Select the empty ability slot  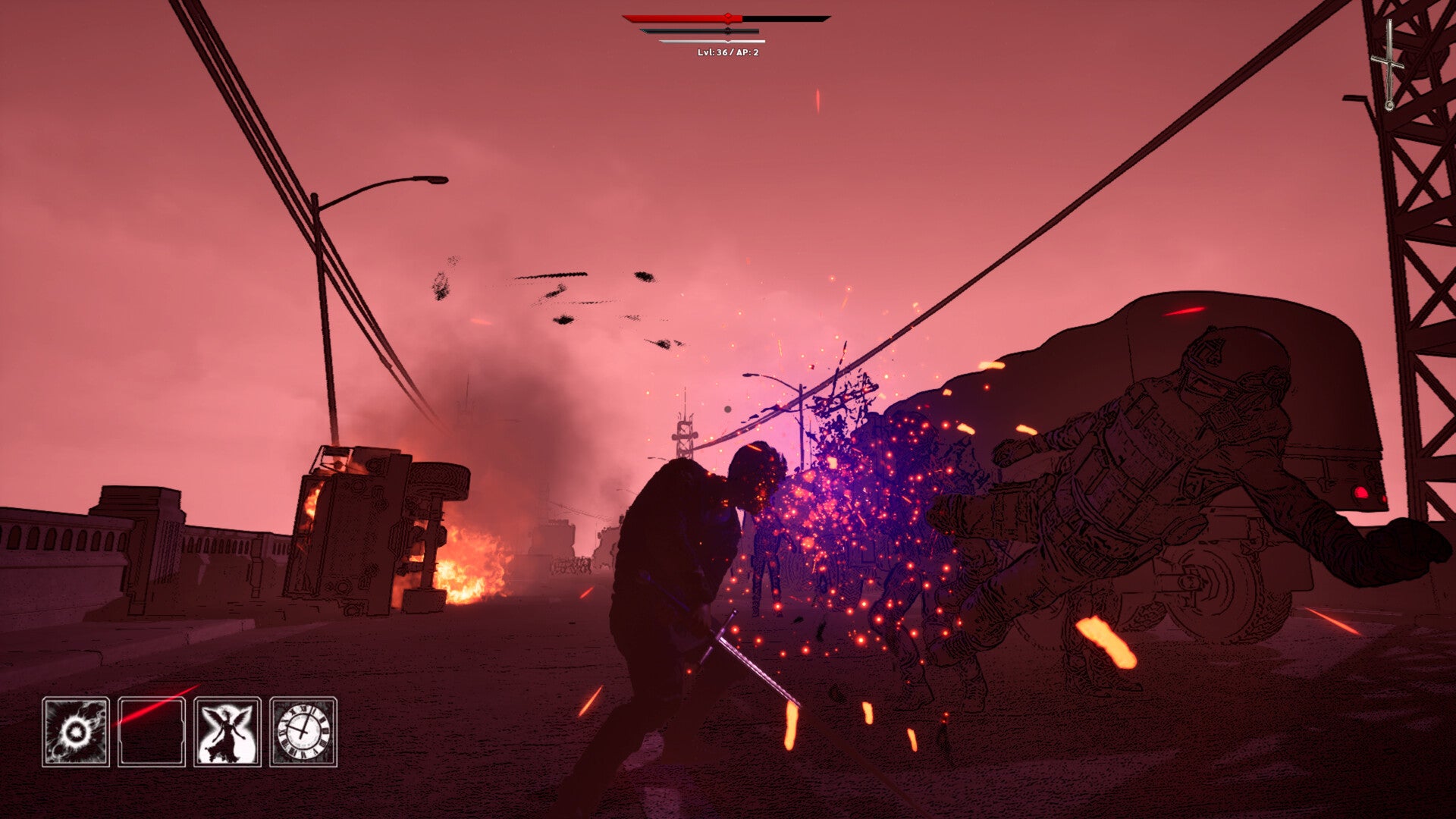point(152,732)
